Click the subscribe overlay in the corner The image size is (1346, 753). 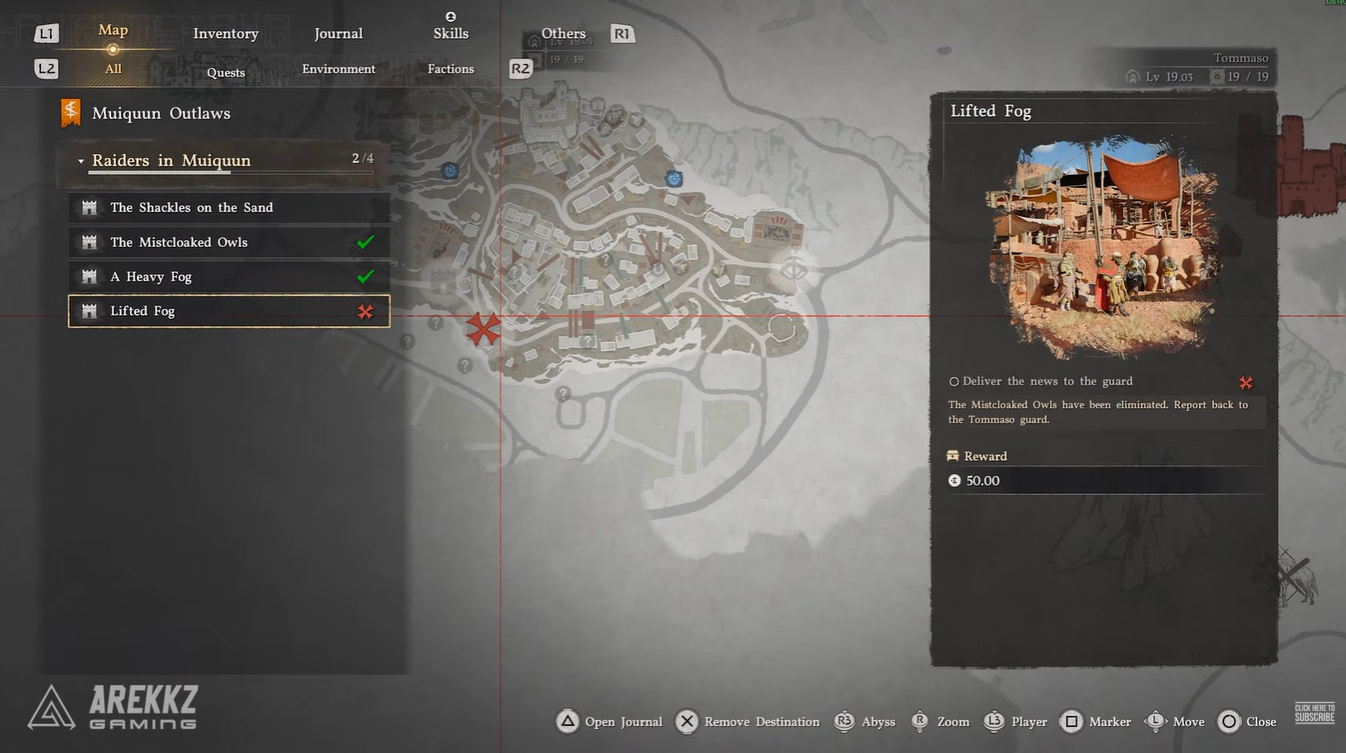click(1314, 713)
